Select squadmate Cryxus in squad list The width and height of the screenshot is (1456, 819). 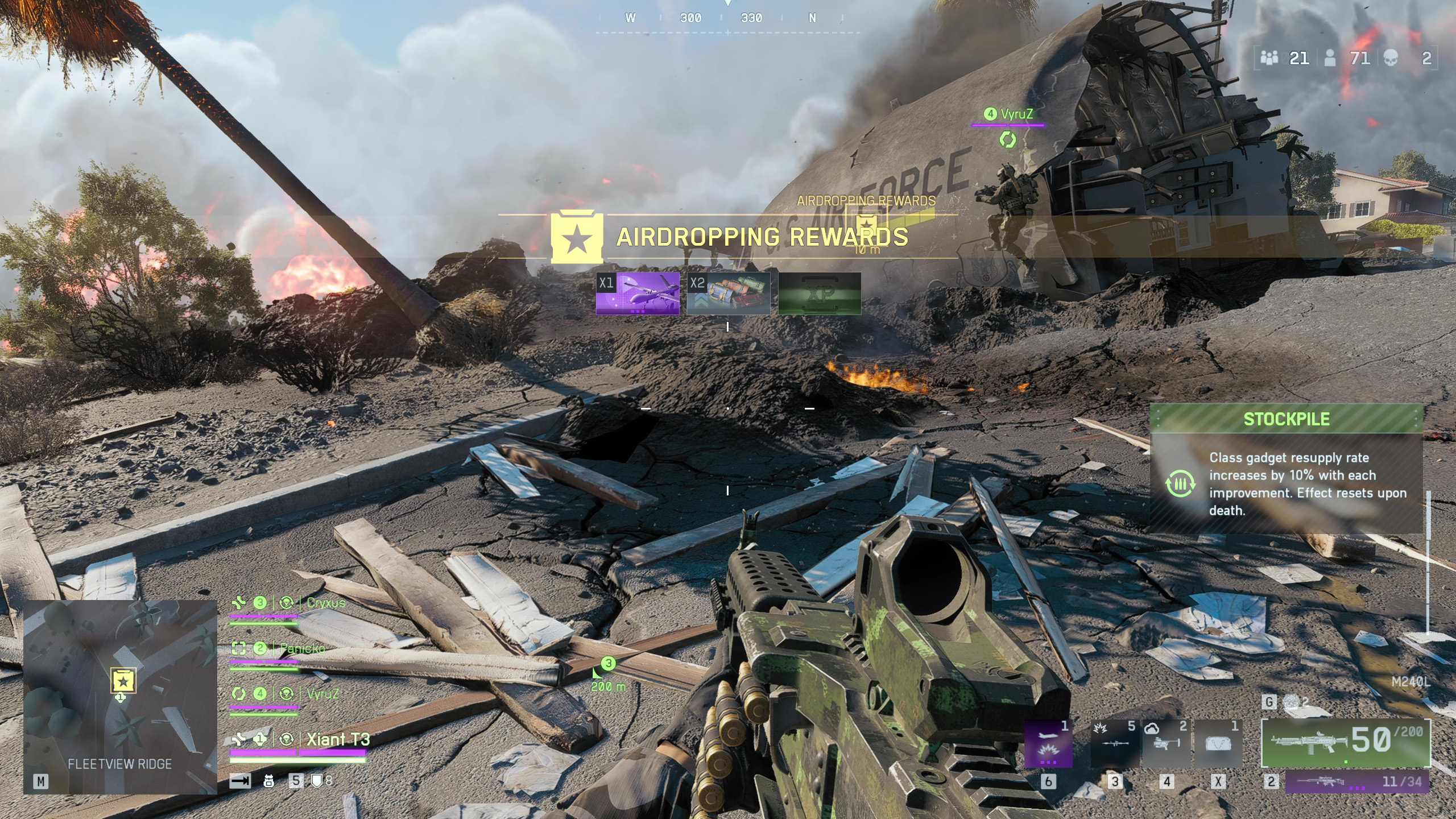coord(325,603)
